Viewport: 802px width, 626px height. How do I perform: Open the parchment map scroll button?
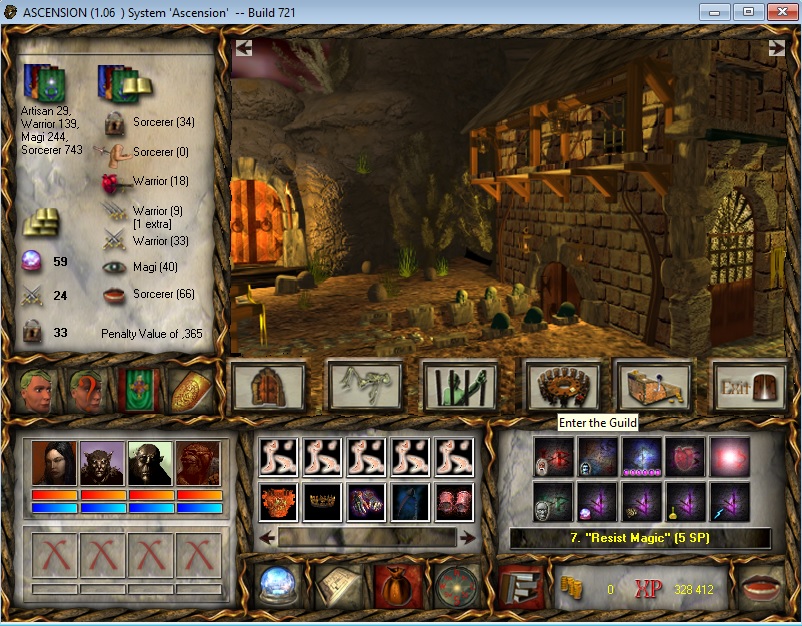point(337,586)
